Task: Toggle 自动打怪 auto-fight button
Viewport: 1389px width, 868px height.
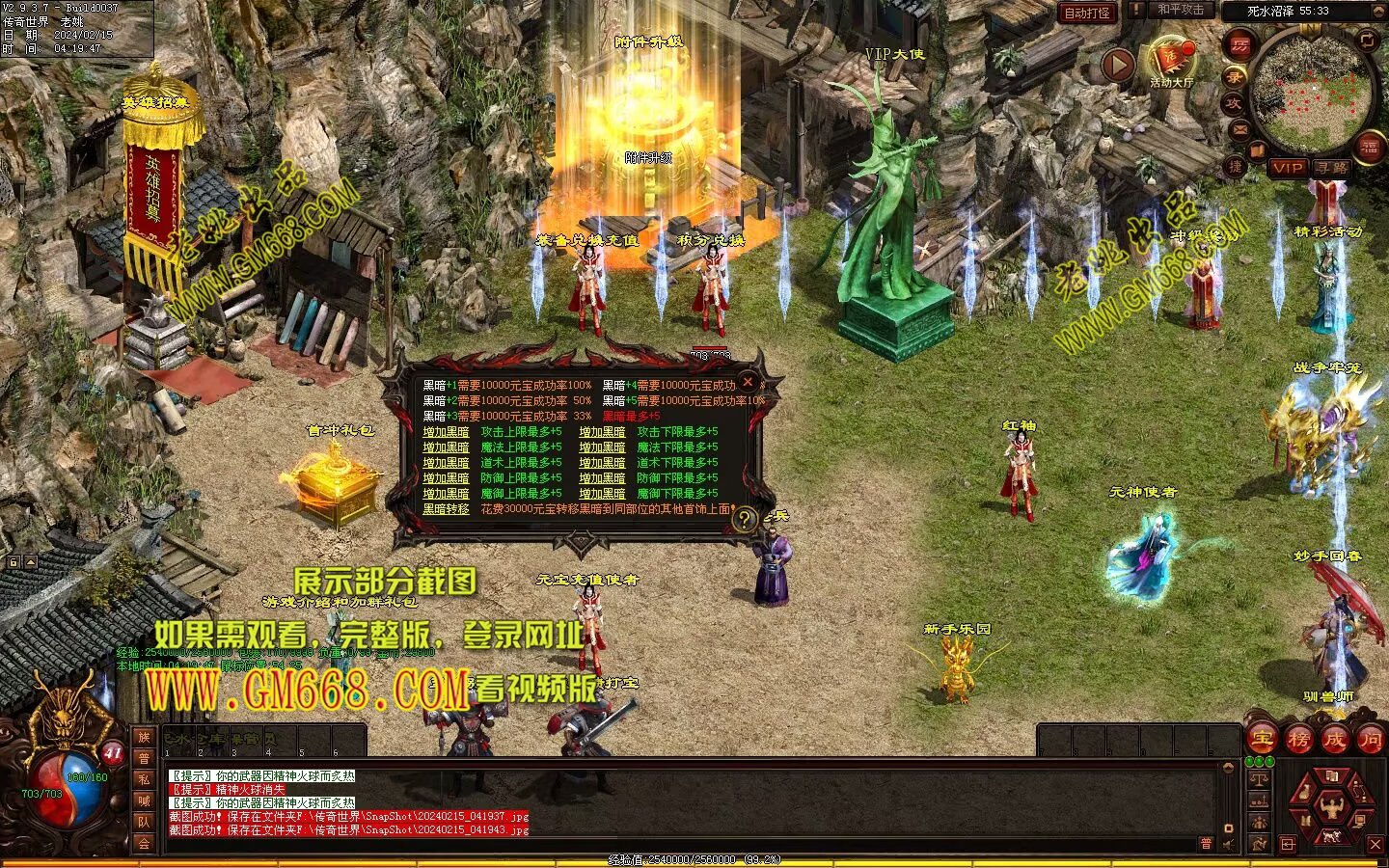Action: pyautogui.click(x=1087, y=13)
